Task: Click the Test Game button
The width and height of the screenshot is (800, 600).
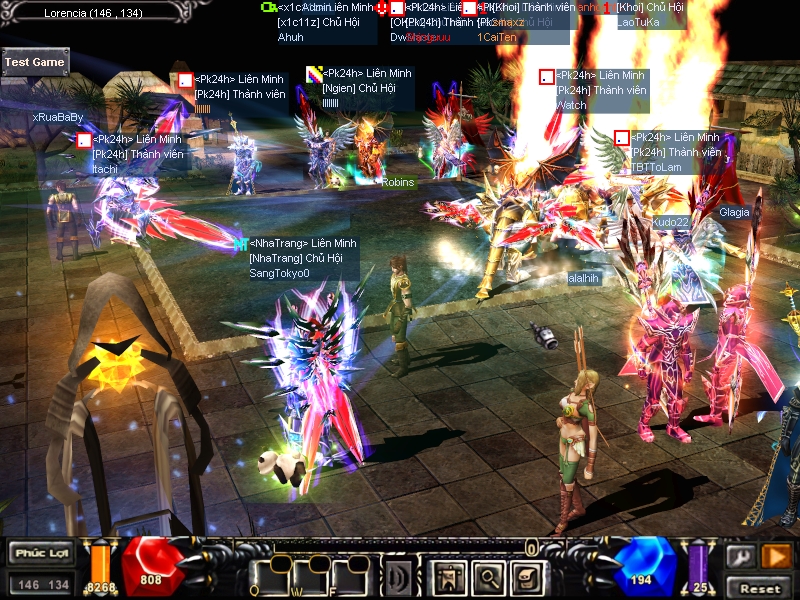Action: (x=35, y=62)
